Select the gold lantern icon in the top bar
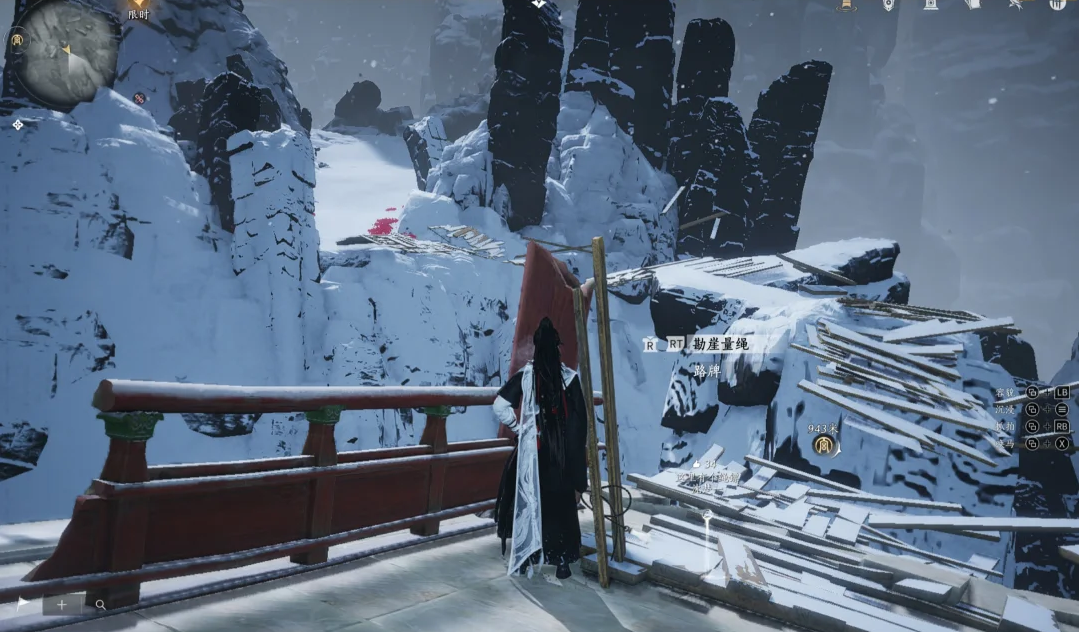Screen dimensions: 1080x632 point(846,5)
